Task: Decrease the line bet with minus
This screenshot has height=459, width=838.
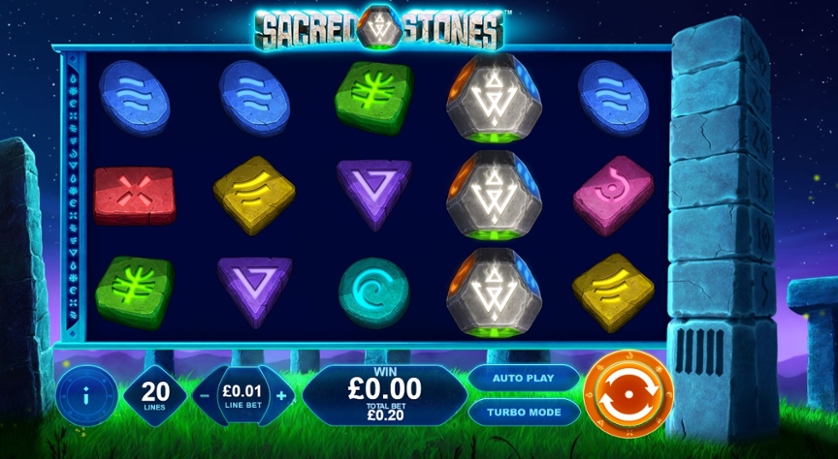Action: click(x=204, y=395)
